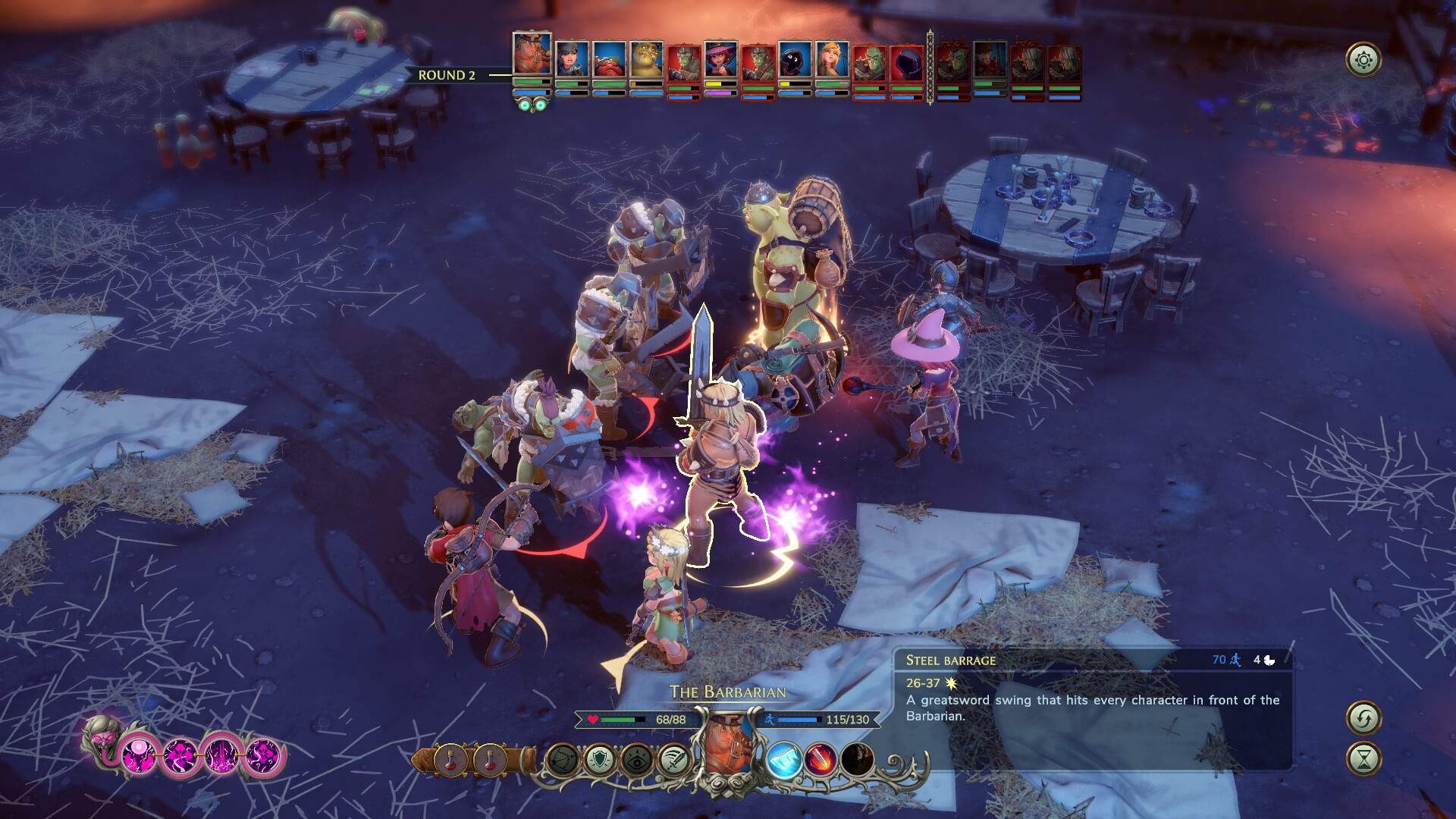This screenshot has width=1456, height=819.
Task: Activate the shield defend action
Action: 598,759
